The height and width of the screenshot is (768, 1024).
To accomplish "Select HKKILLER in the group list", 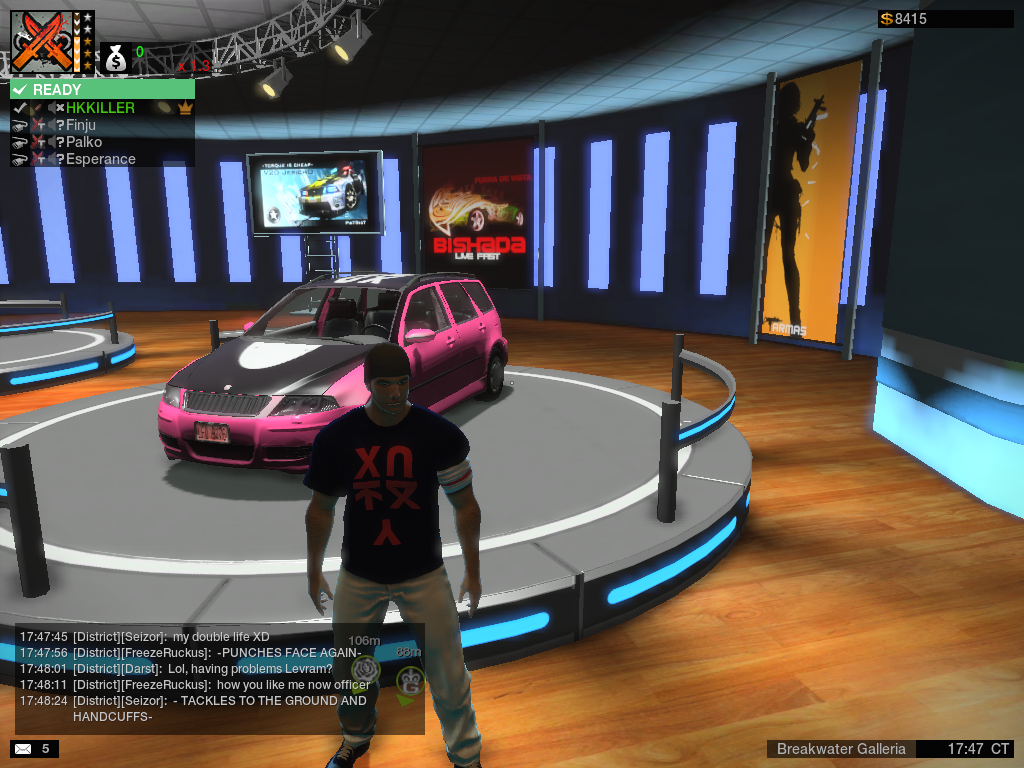I will (100, 108).
